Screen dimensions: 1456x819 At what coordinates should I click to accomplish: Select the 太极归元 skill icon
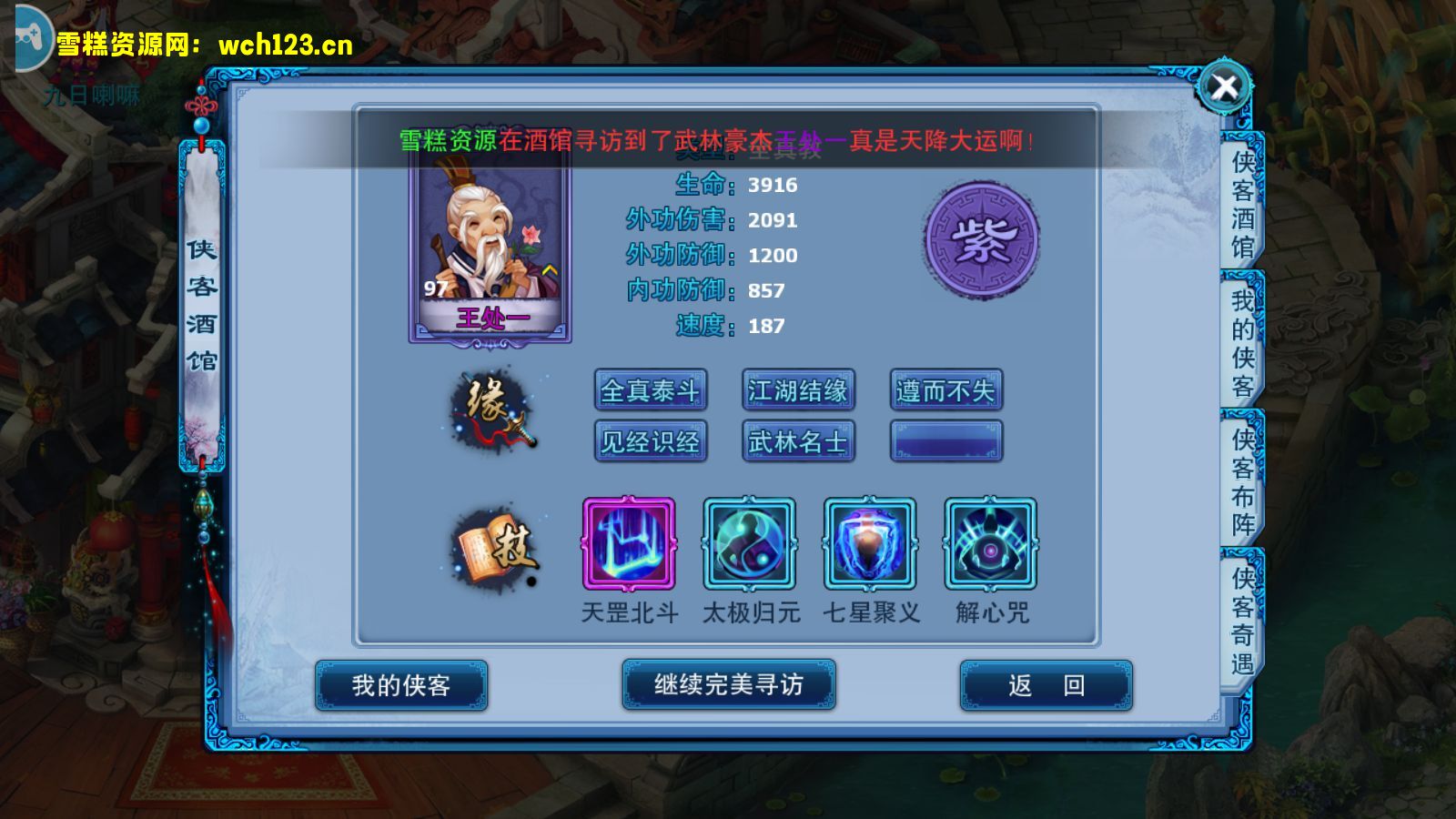[x=748, y=546]
